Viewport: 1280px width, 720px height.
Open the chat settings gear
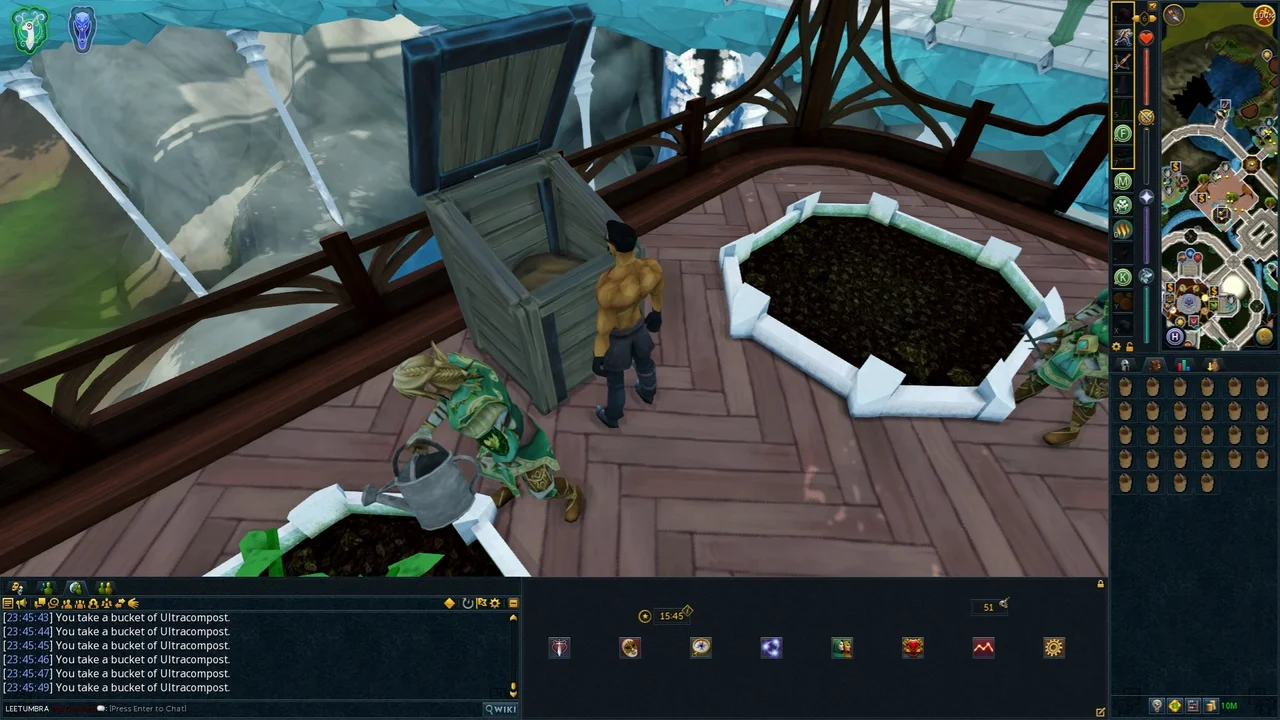point(495,604)
